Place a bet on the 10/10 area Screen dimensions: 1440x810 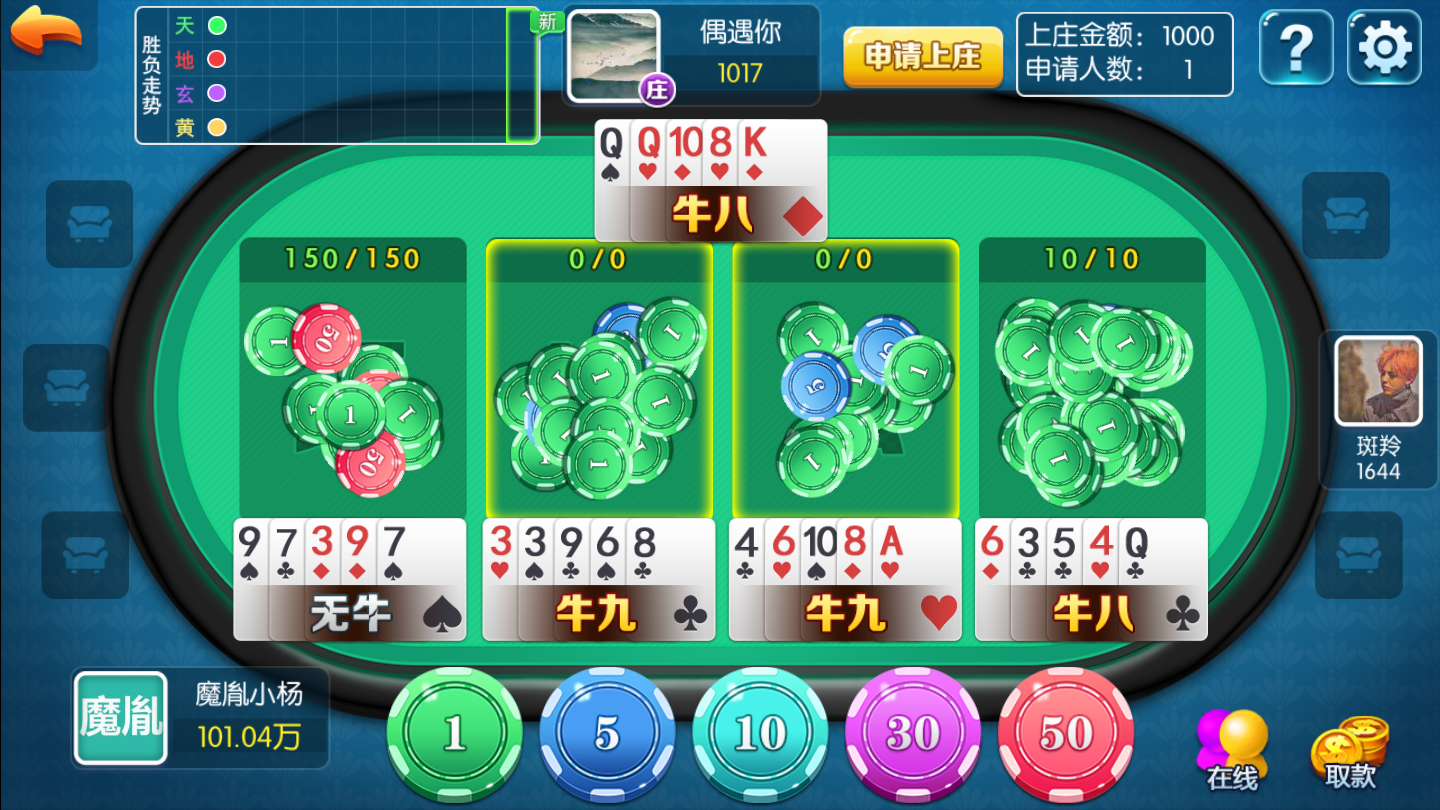click(1092, 390)
